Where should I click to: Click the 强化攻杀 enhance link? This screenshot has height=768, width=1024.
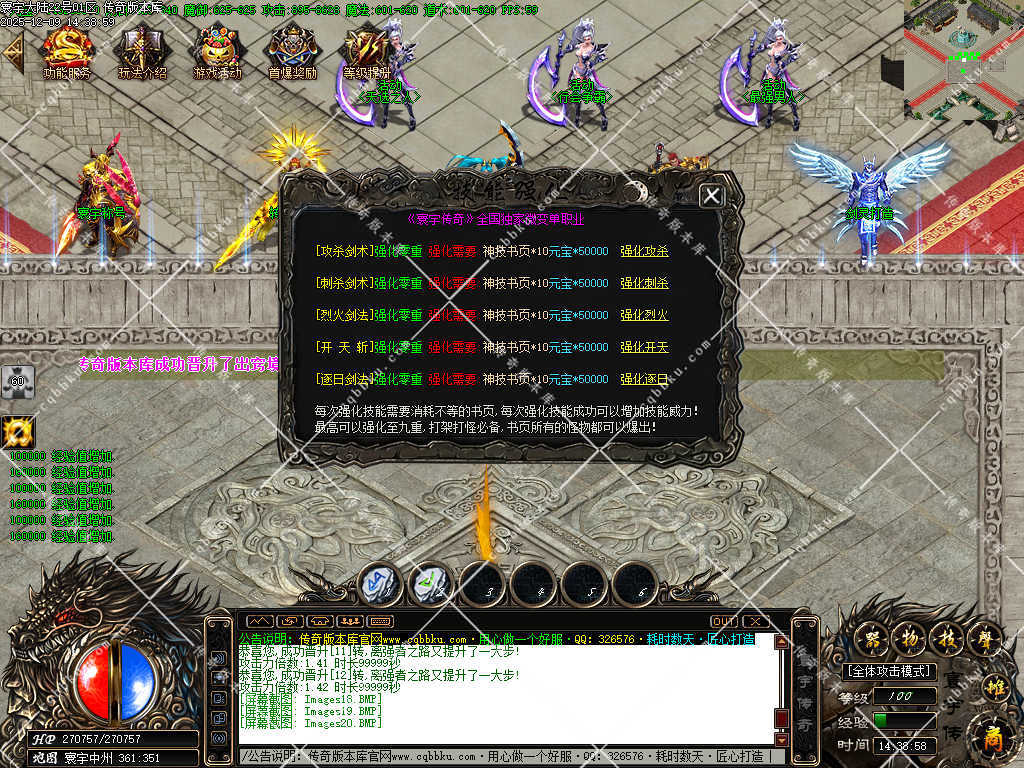(x=644, y=251)
